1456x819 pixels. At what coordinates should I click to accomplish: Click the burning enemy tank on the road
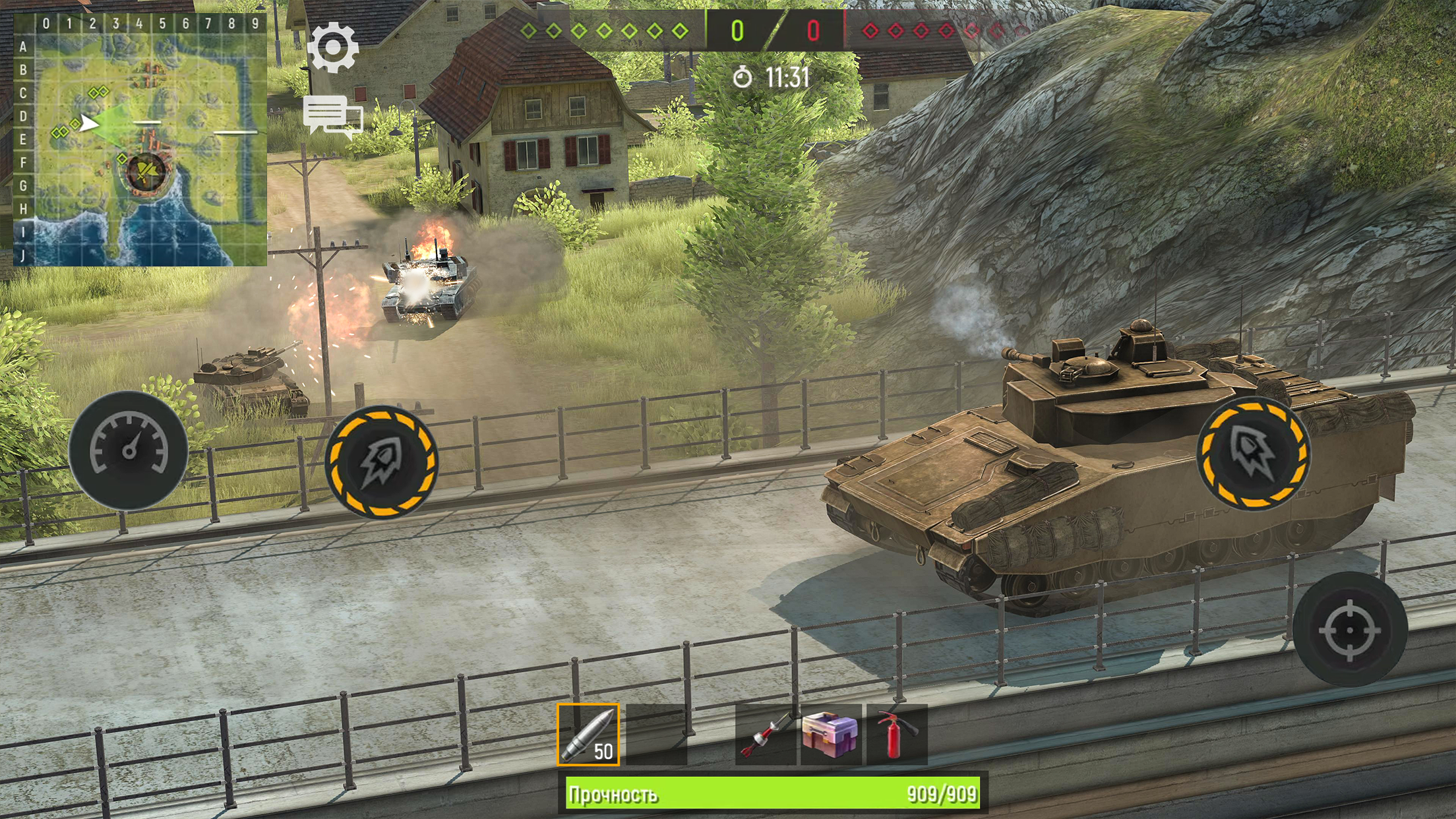pos(429,284)
